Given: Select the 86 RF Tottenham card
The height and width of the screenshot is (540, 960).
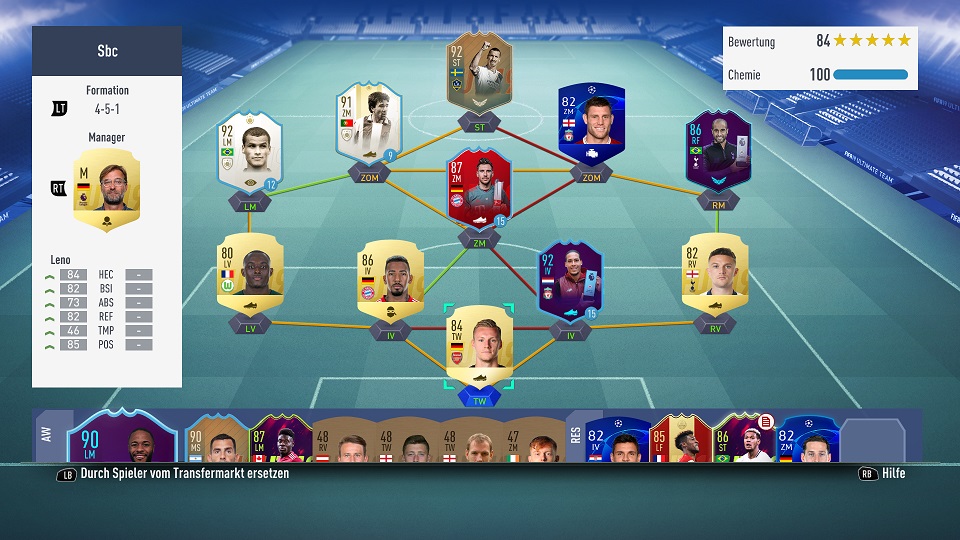Looking at the screenshot, I should [x=718, y=149].
